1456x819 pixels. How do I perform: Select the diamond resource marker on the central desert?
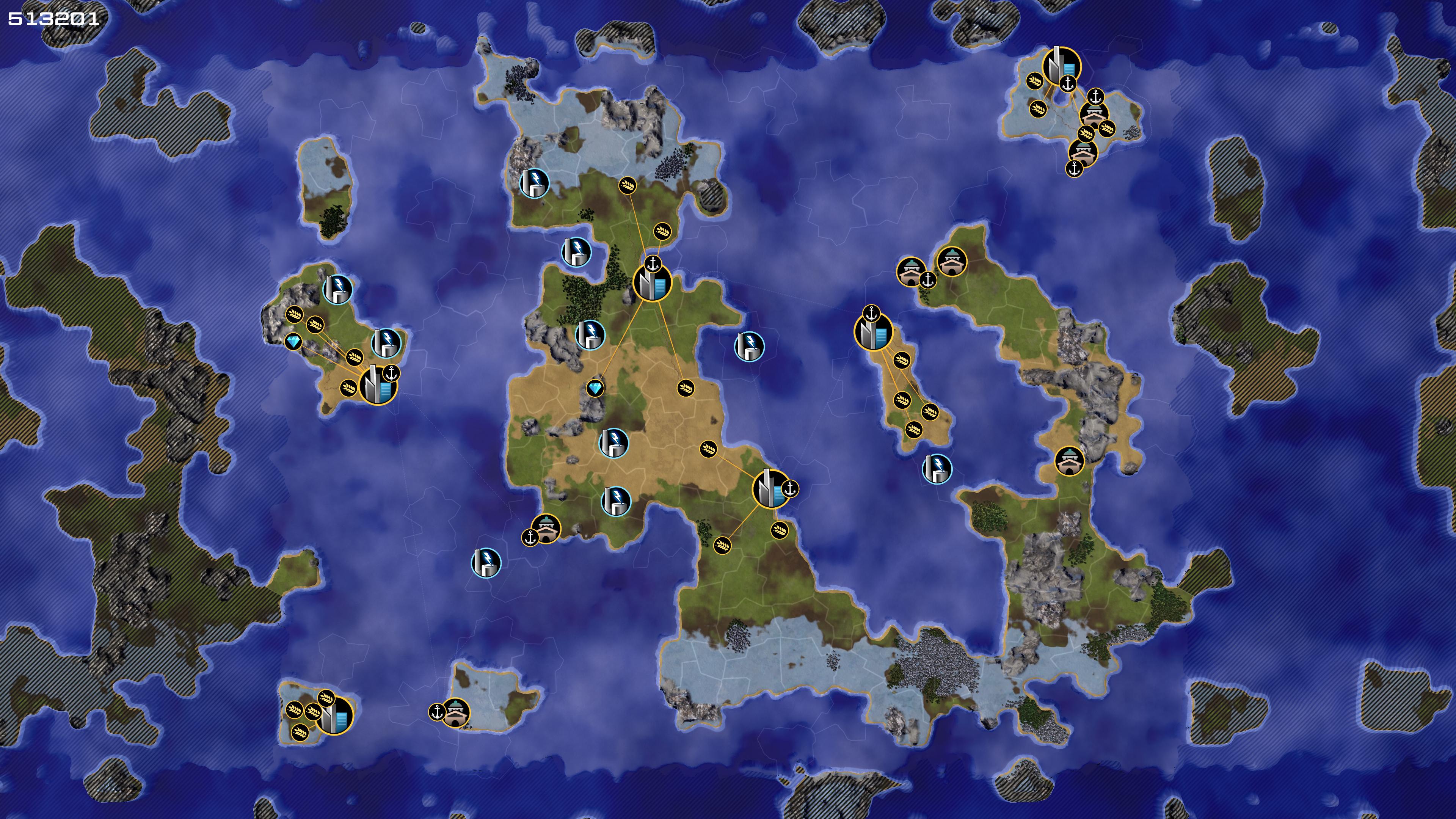[x=595, y=388]
